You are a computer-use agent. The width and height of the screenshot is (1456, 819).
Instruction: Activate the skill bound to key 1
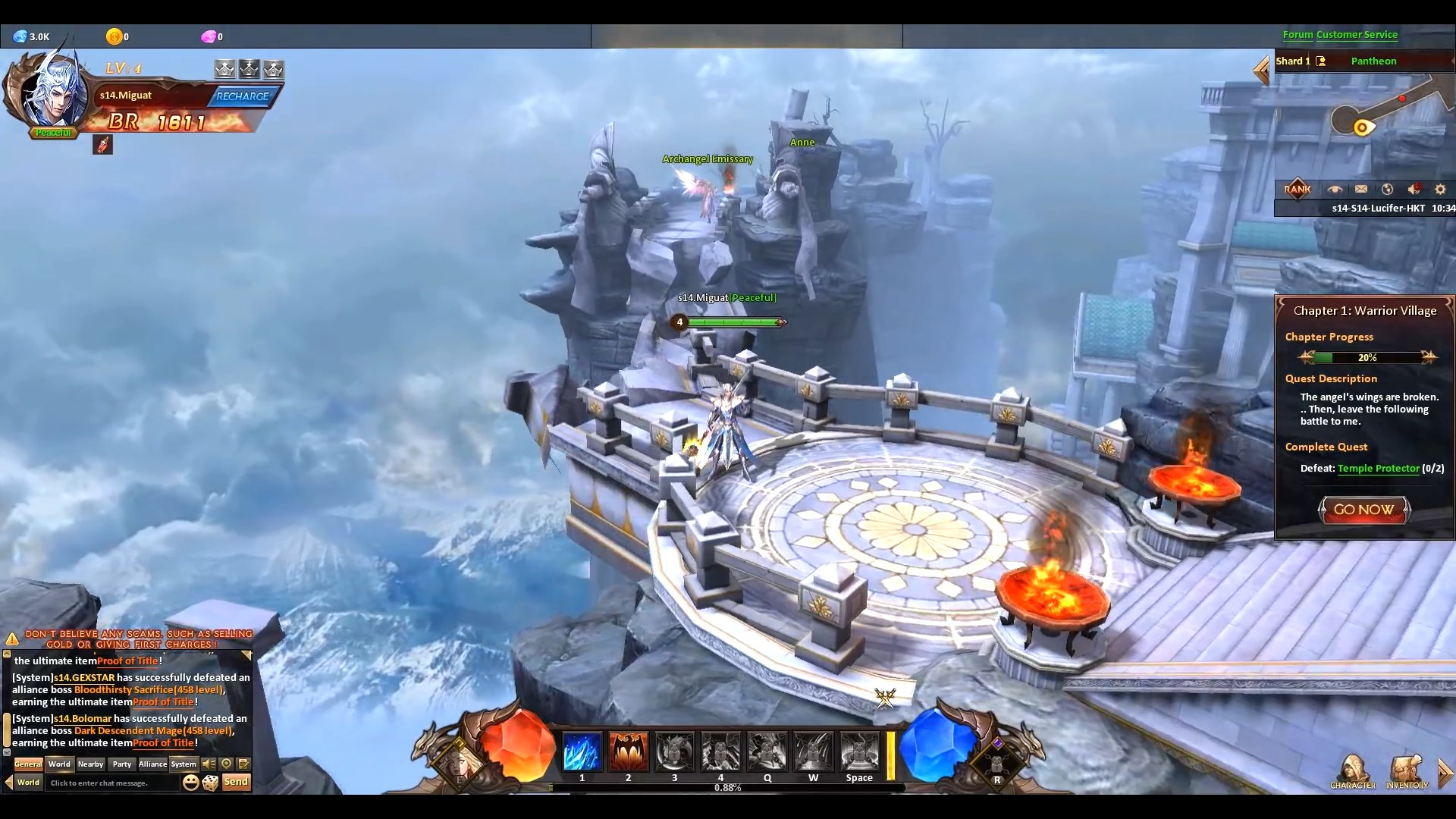[582, 752]
